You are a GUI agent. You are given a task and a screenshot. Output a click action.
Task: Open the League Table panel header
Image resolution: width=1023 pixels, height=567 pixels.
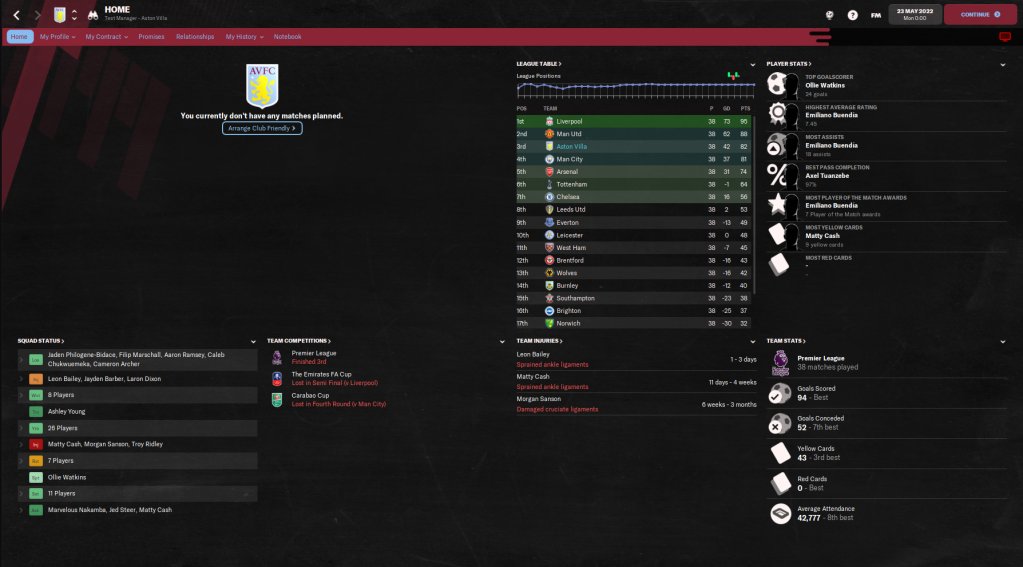(x=539, y=64)
